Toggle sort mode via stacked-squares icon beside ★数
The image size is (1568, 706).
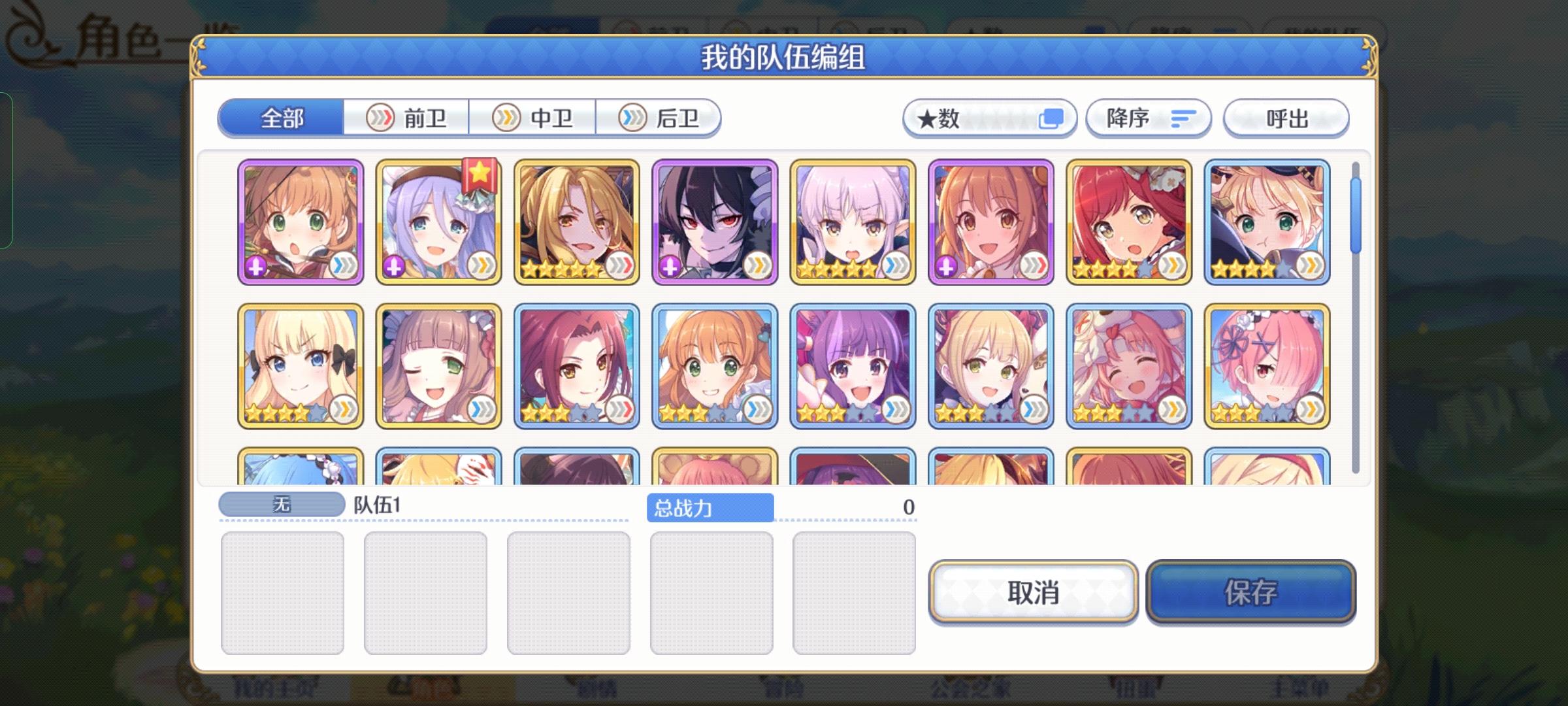click(1053, 118)
